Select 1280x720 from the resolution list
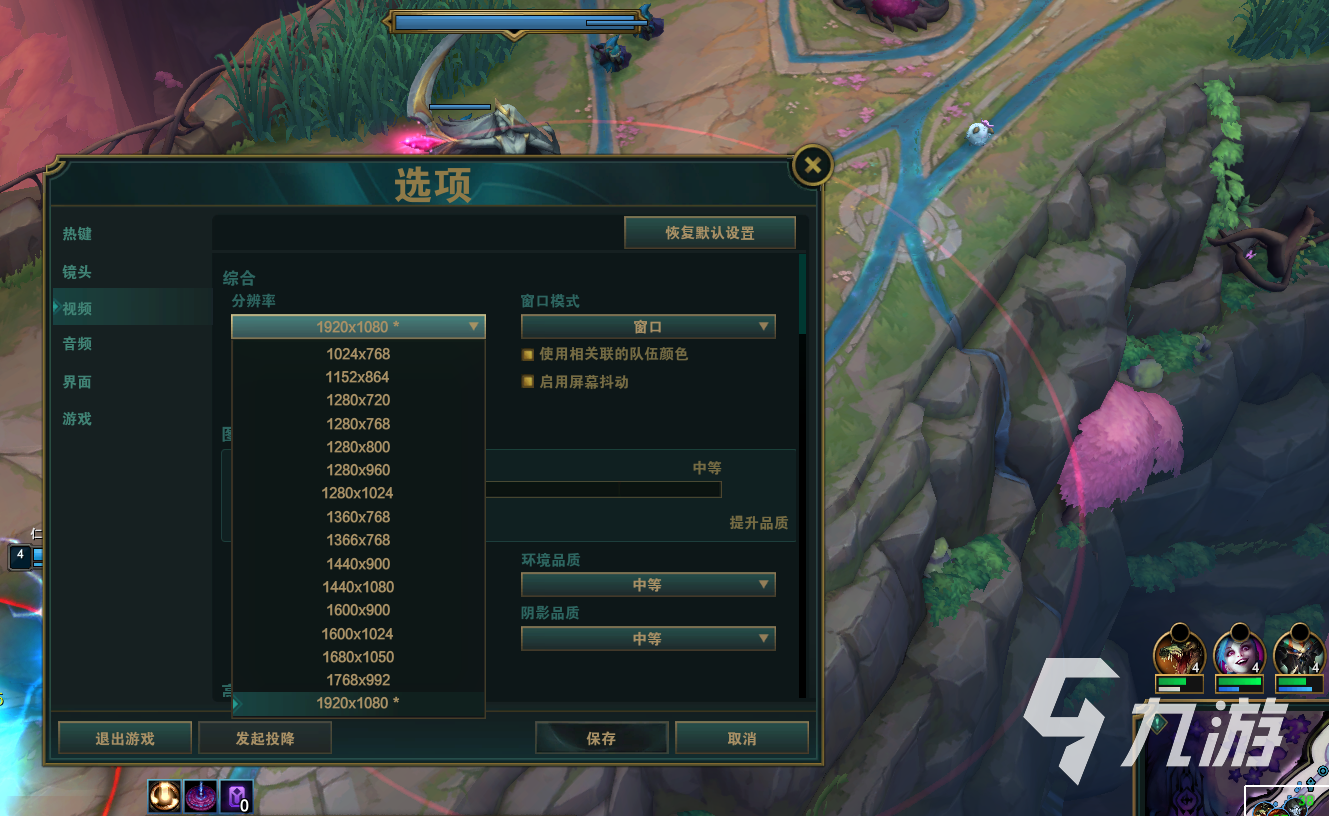The height and width of the screenshot is (816, 1329). [x=358, y=400]
